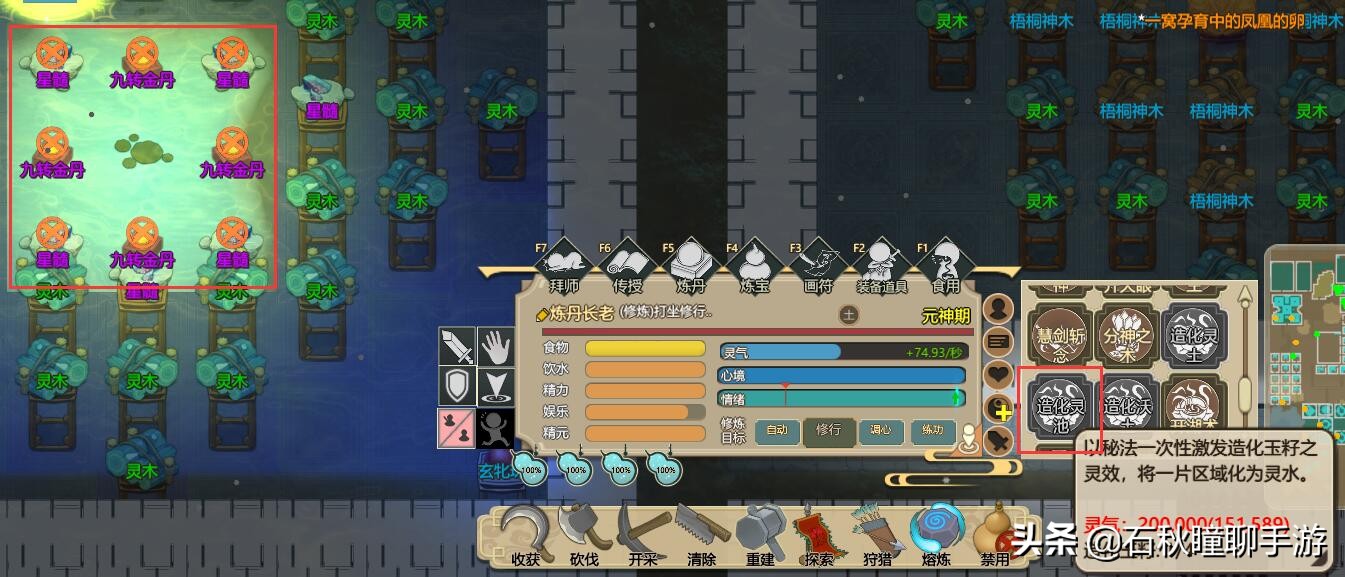The width and height of the screenshot is (1345, 577).
Task: Select the 画符 talisman drawing action
Action: [x=817, y=268]
